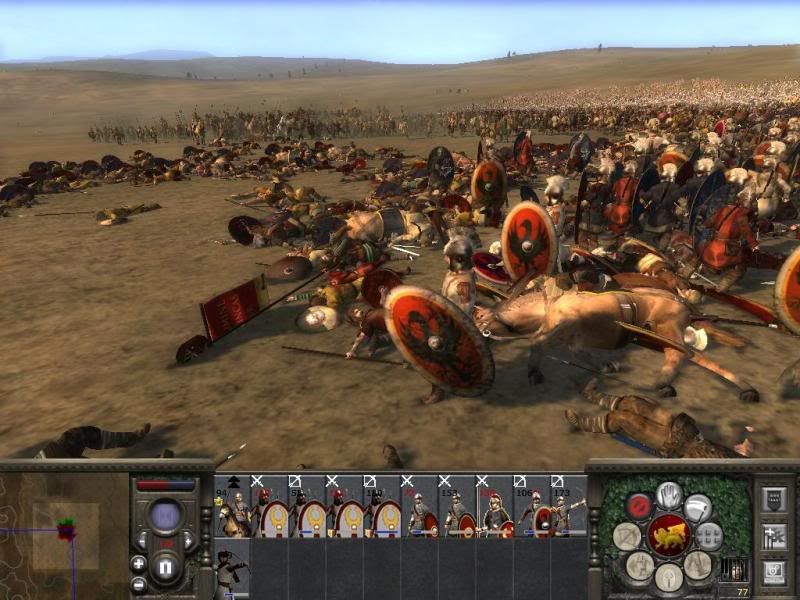Zoom out the minimap with minus button
The height and width of the screenshot is (600, 800).
(x=138, y=584)
